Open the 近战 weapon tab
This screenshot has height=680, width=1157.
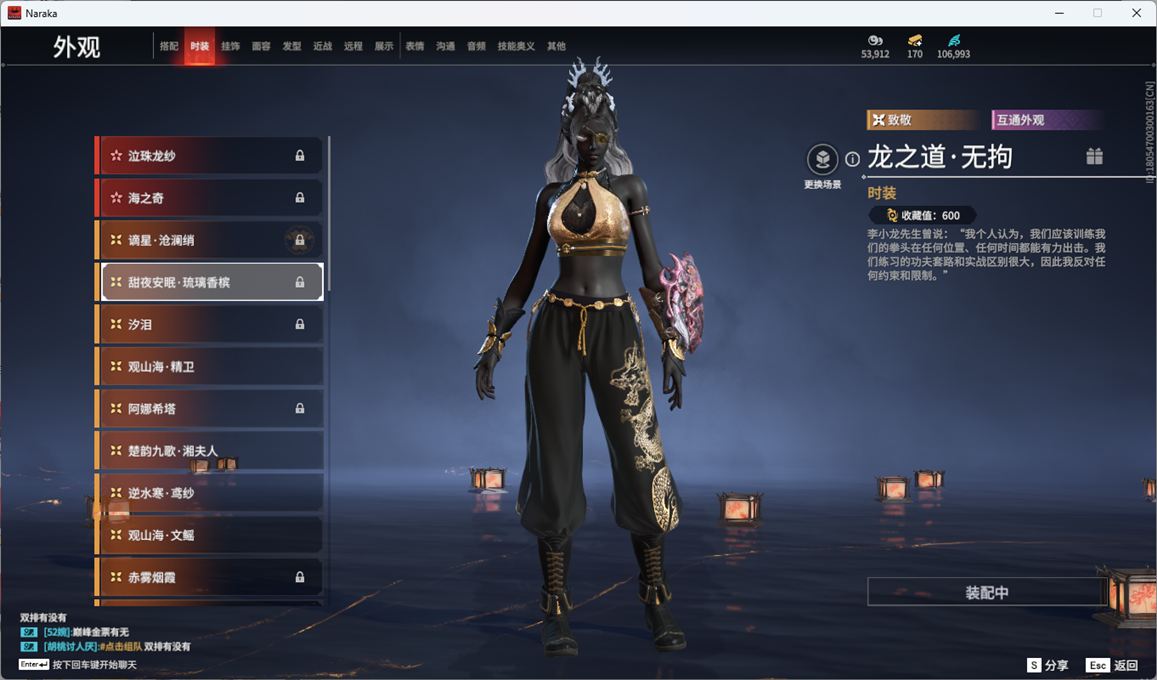(322, 46)
